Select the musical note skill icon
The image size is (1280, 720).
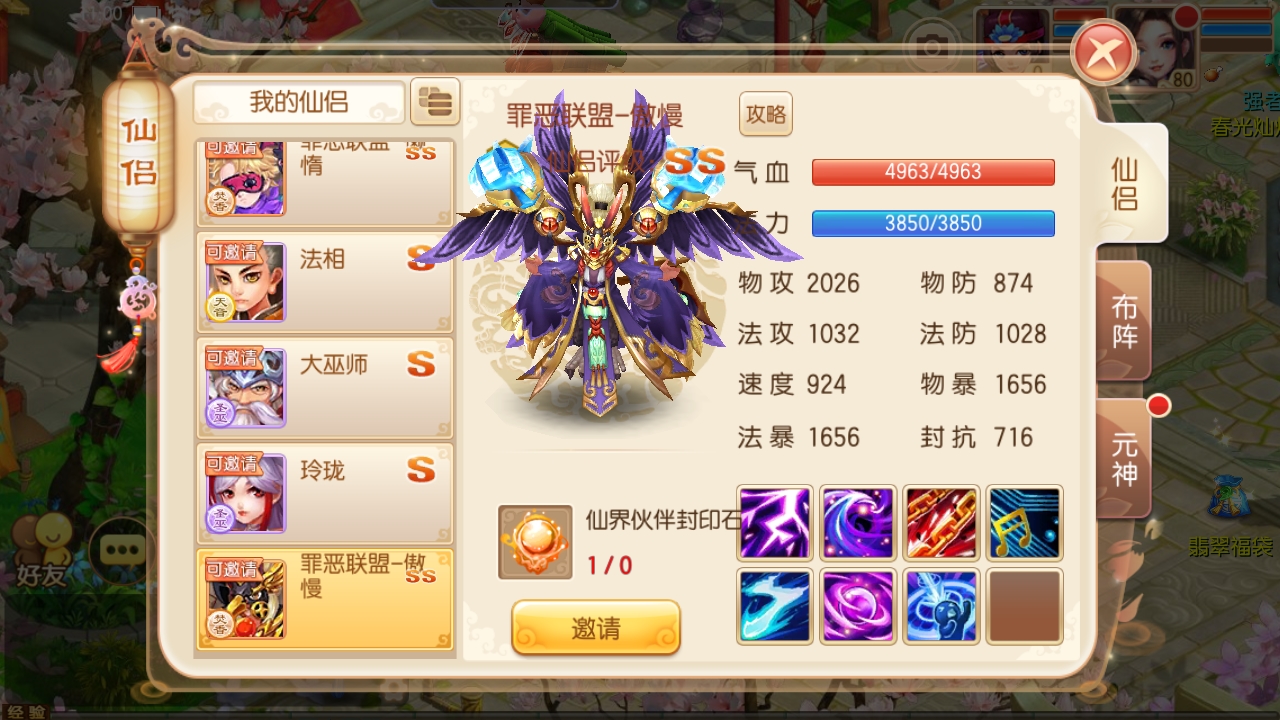click(1024, 522)
